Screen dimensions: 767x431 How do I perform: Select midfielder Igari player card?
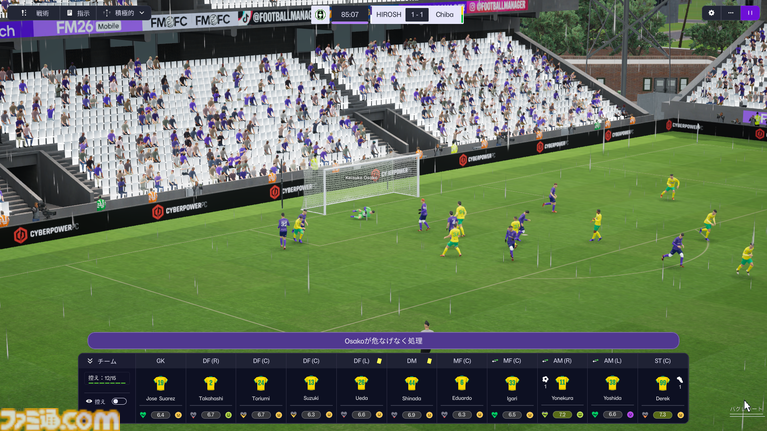click(x=512, y=391)
